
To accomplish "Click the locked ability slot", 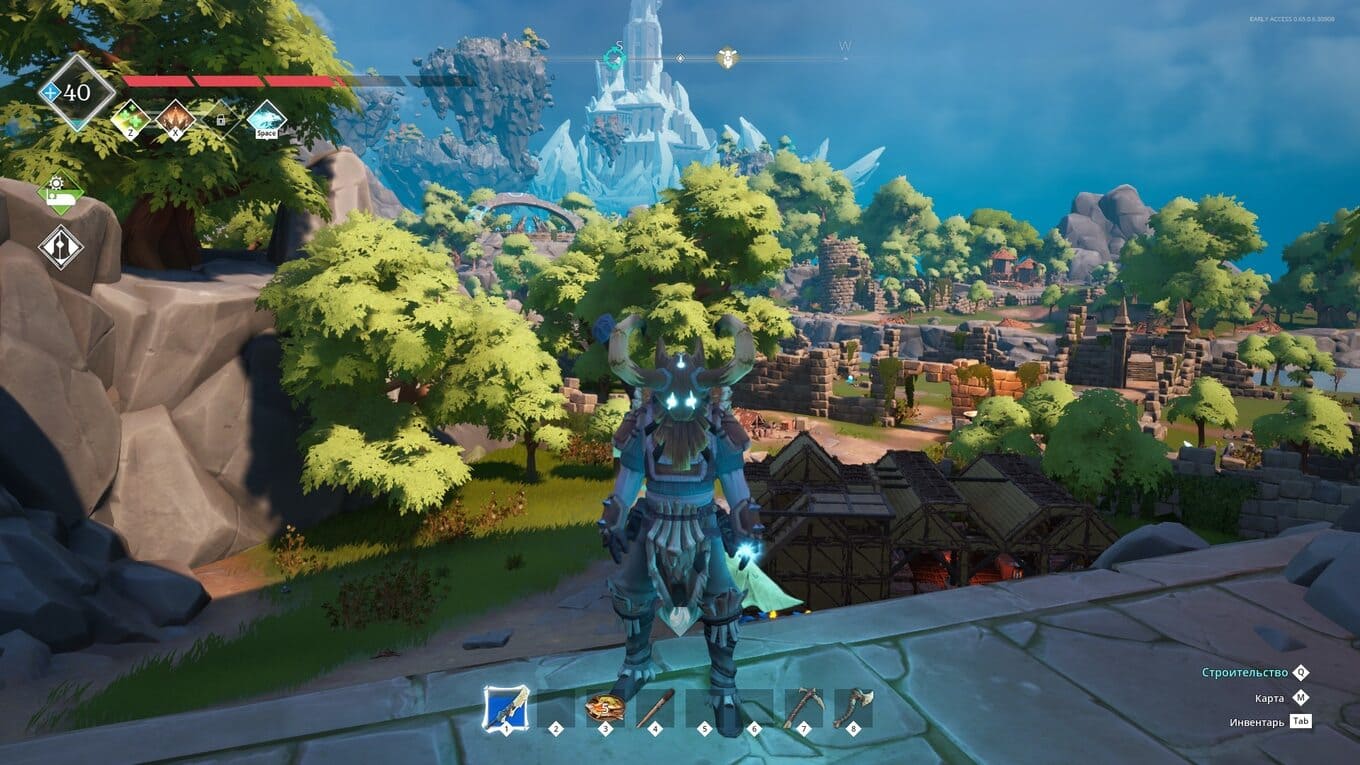I will pos(220,120).
